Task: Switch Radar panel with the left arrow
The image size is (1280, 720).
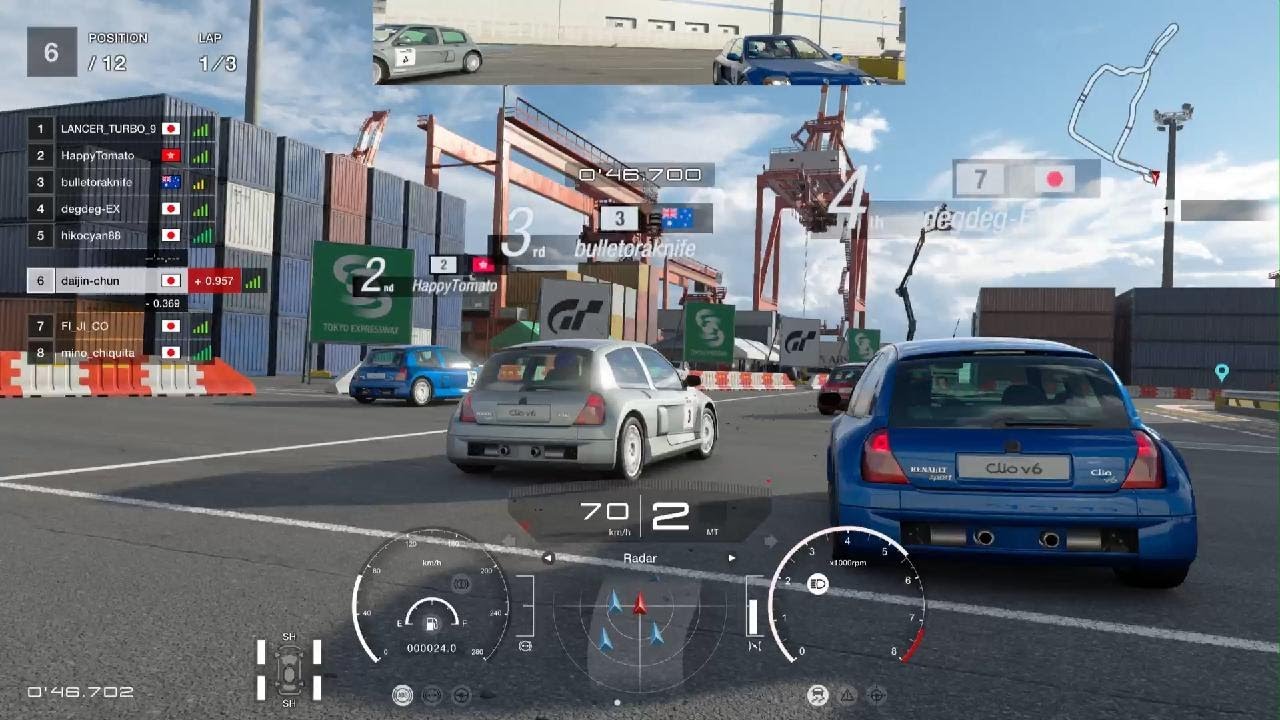Action: click(548, 558)
